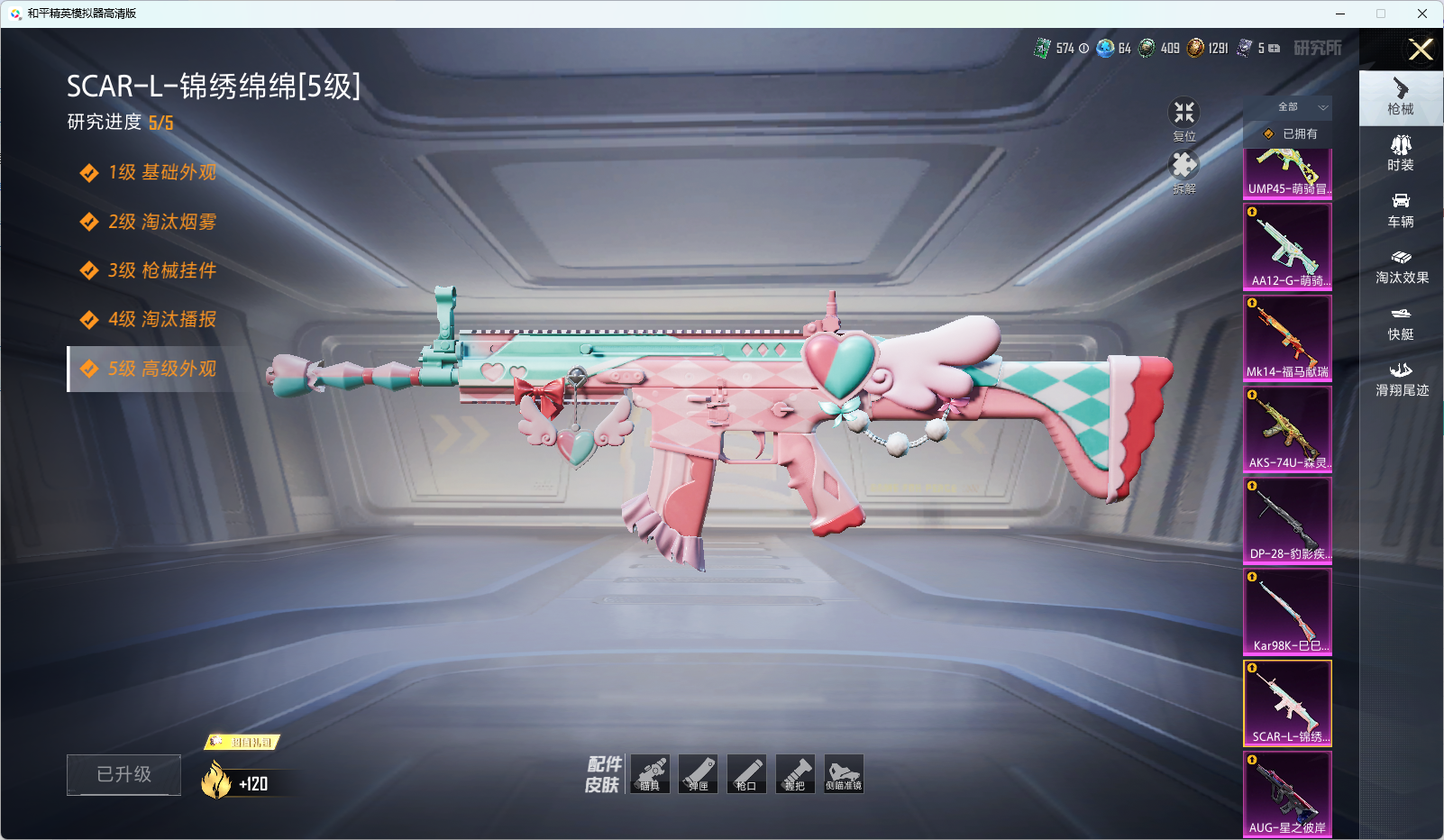1444x840 pixels.
Task: Switch to the 滑翔尾迹 (glide trail) tab
Action: [1402, 379]
